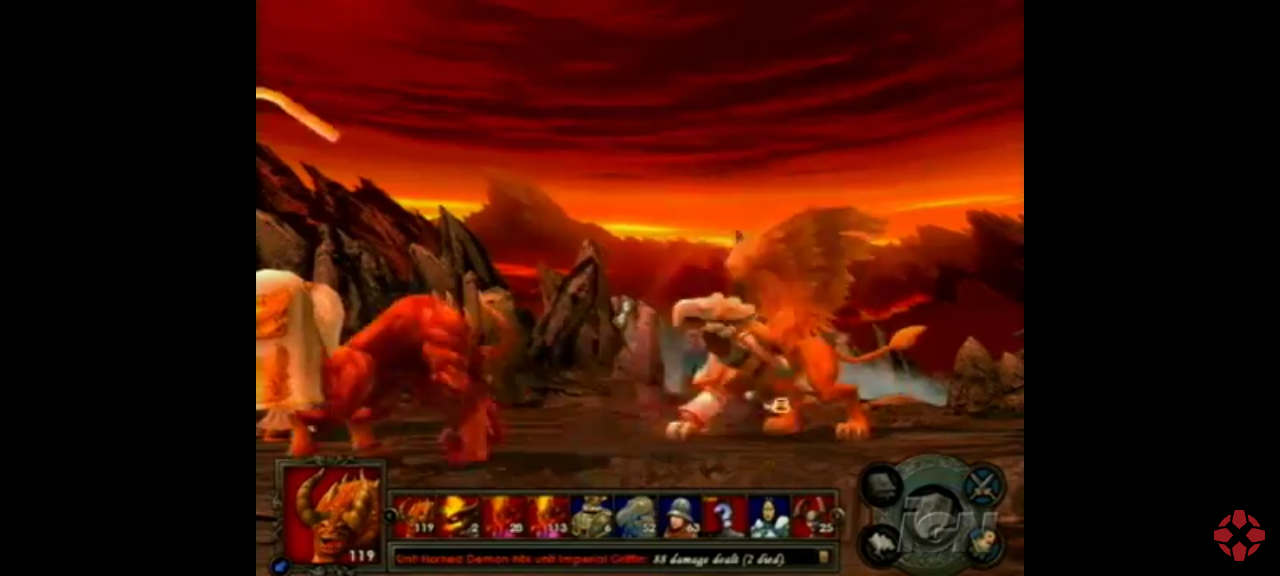Viewport: 1280px width, 576px height.
Task: Select the helmeted soldier unit showing 63
Action: (680, 516)
